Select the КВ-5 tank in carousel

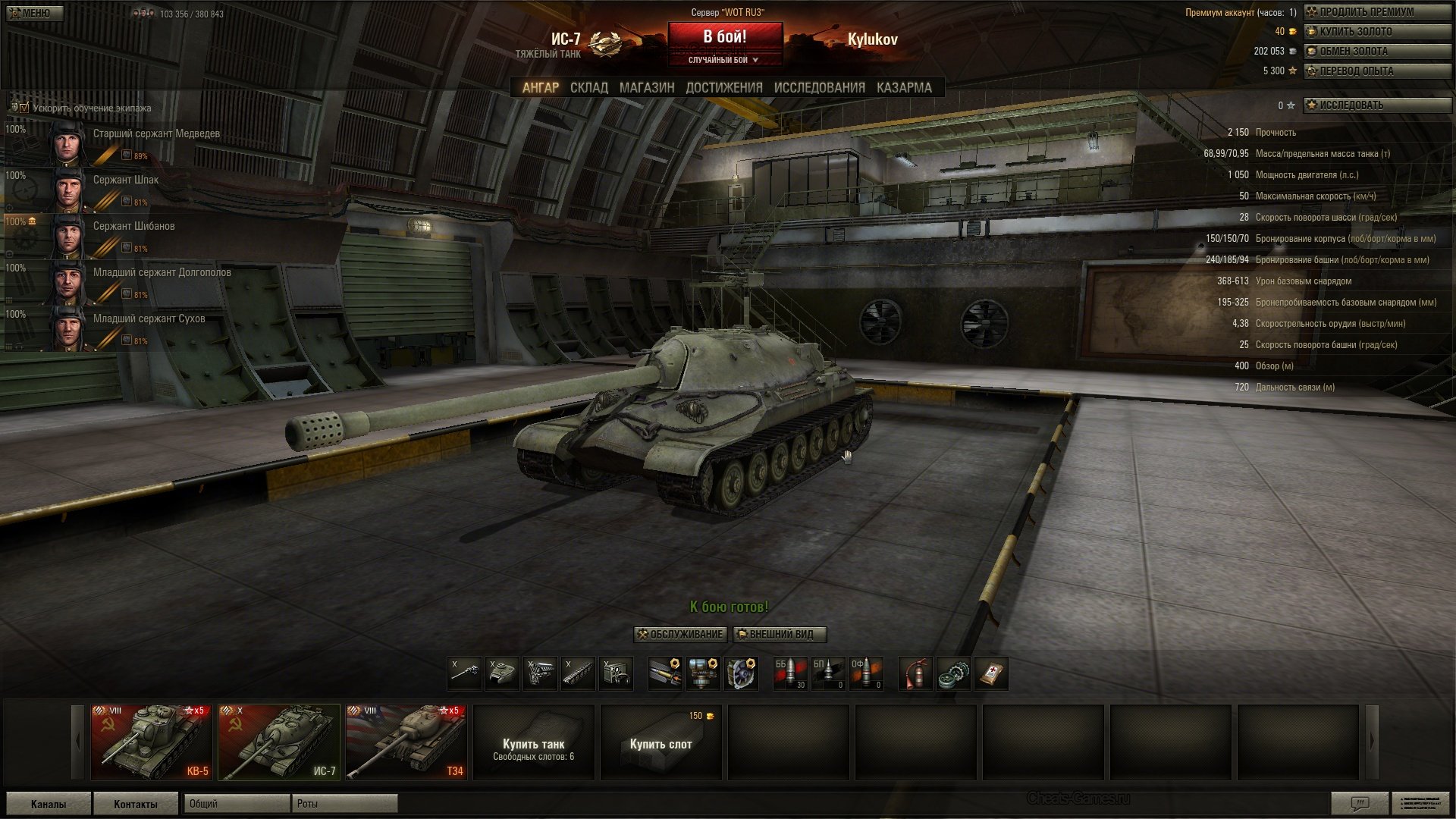pos(151,742)
